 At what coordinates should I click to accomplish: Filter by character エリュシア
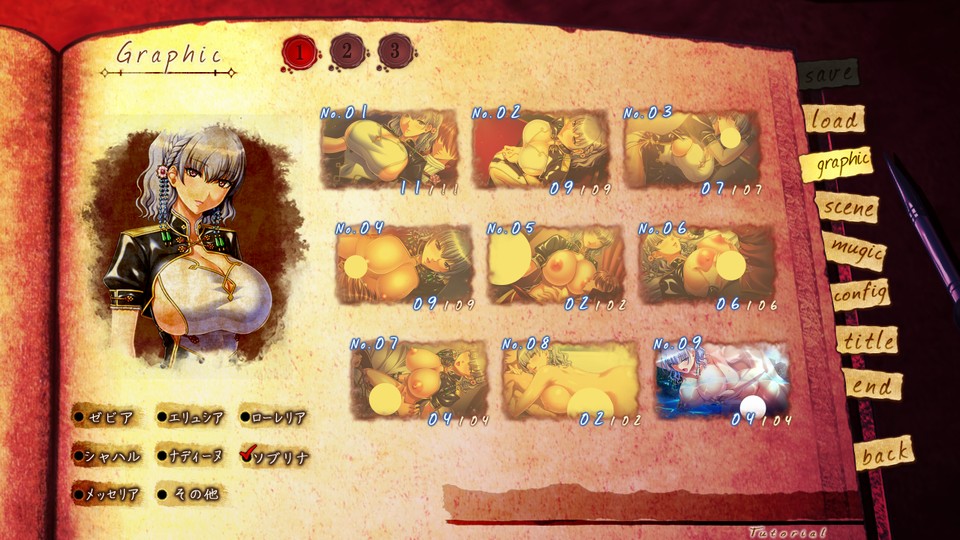192,417
